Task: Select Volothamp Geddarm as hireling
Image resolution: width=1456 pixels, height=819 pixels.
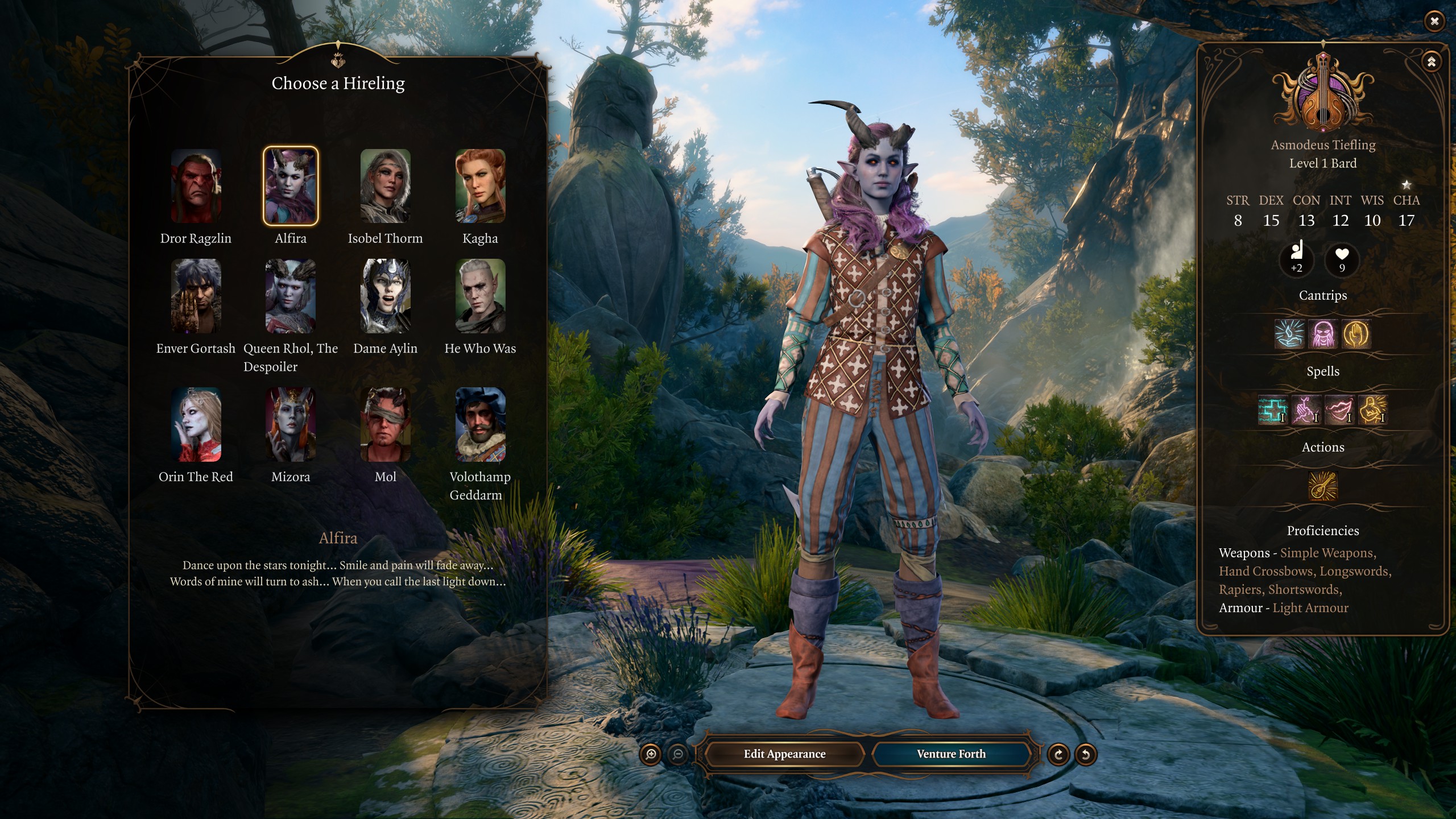Action: 480,424
